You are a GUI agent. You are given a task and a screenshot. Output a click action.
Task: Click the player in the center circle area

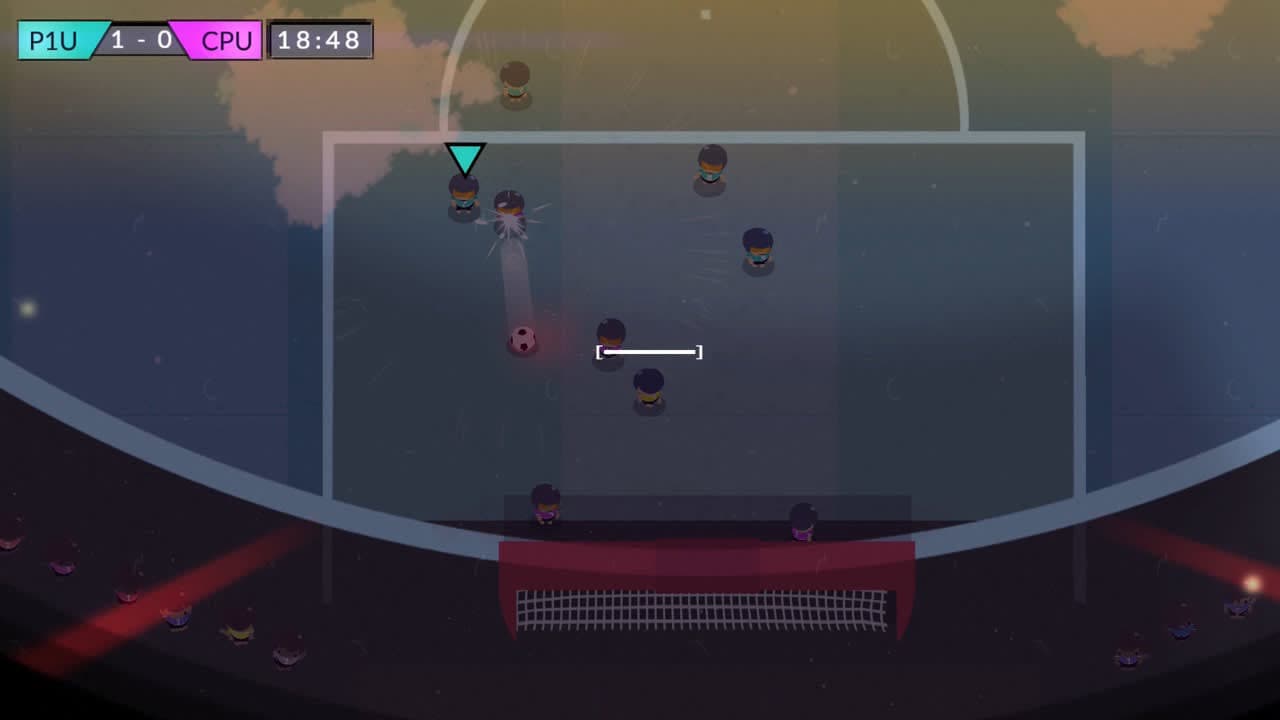point(608,335)
